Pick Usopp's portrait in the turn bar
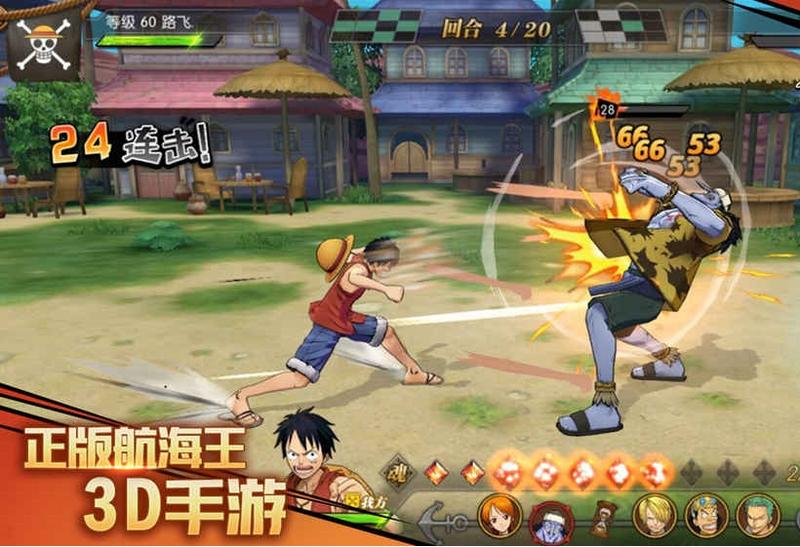This screenshot has height=547, width=800. [x=706, y=515]
